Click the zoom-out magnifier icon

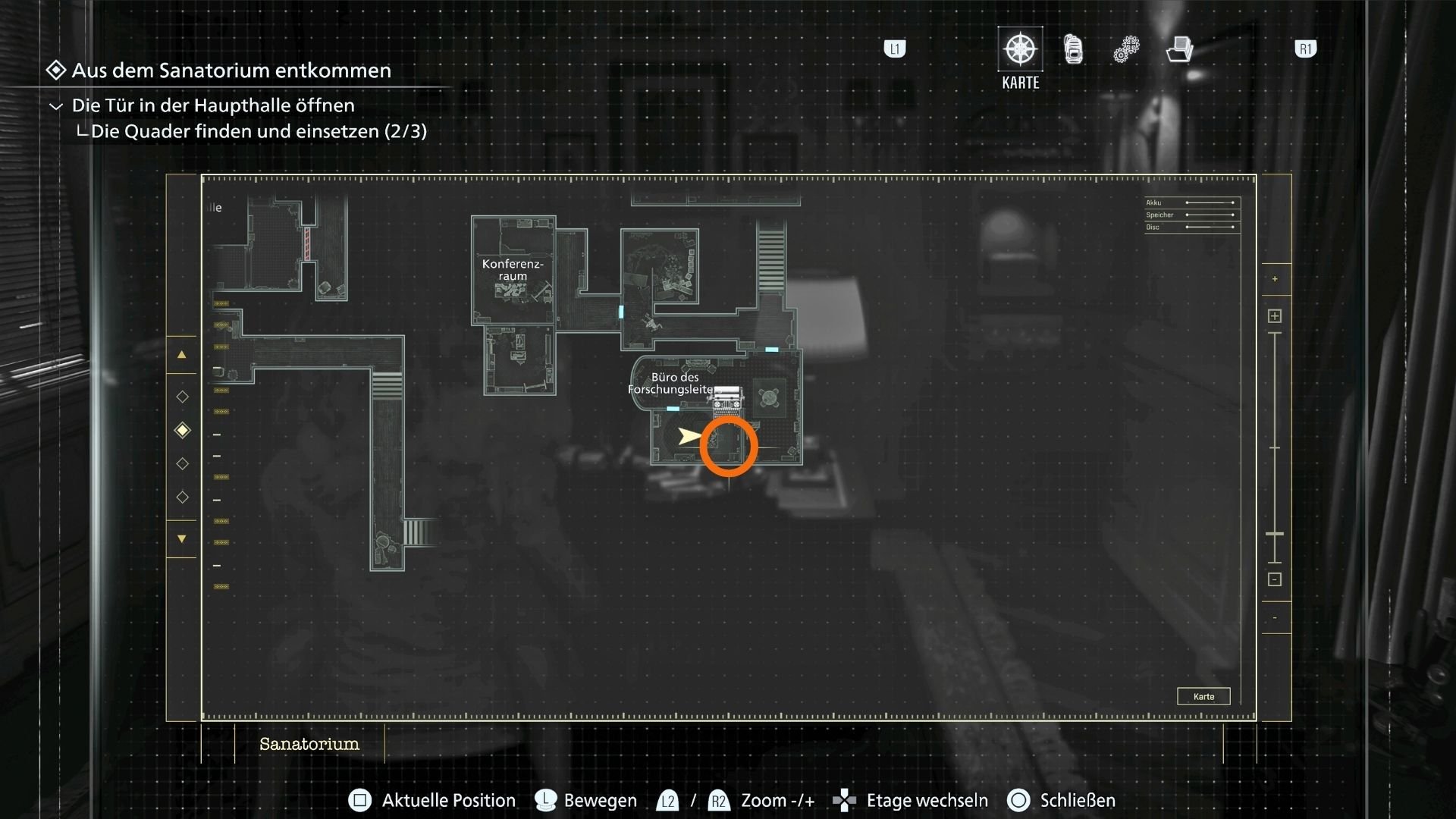click(x=1274, y=578)
